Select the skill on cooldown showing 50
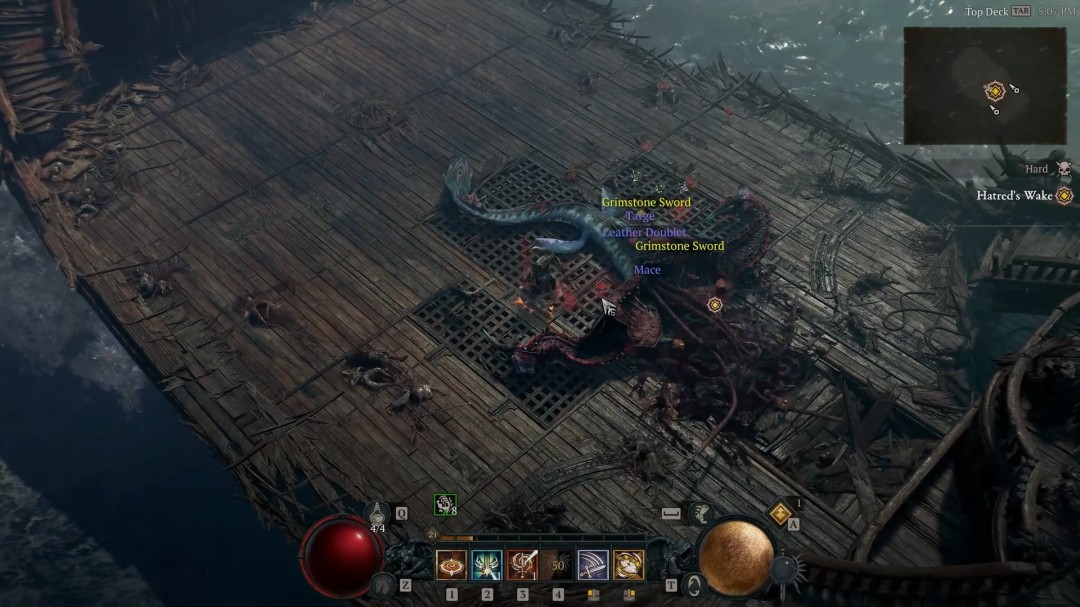Viewport: 1080px width, 607px height. (558, 565)
